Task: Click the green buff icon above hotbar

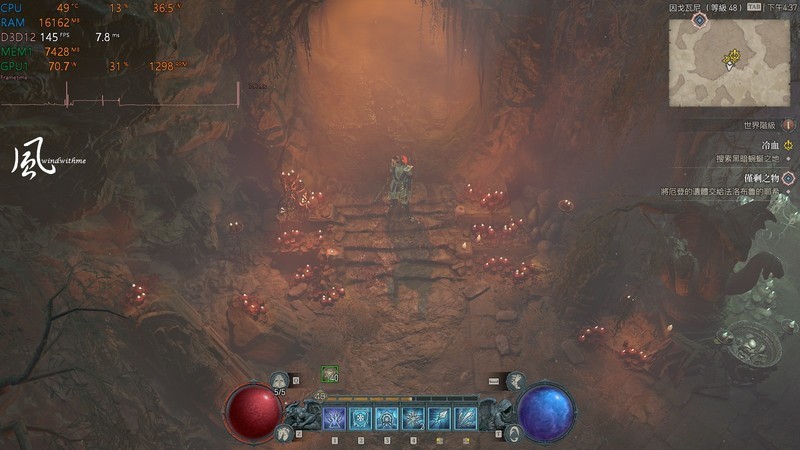Action: [x=328, y=374]
